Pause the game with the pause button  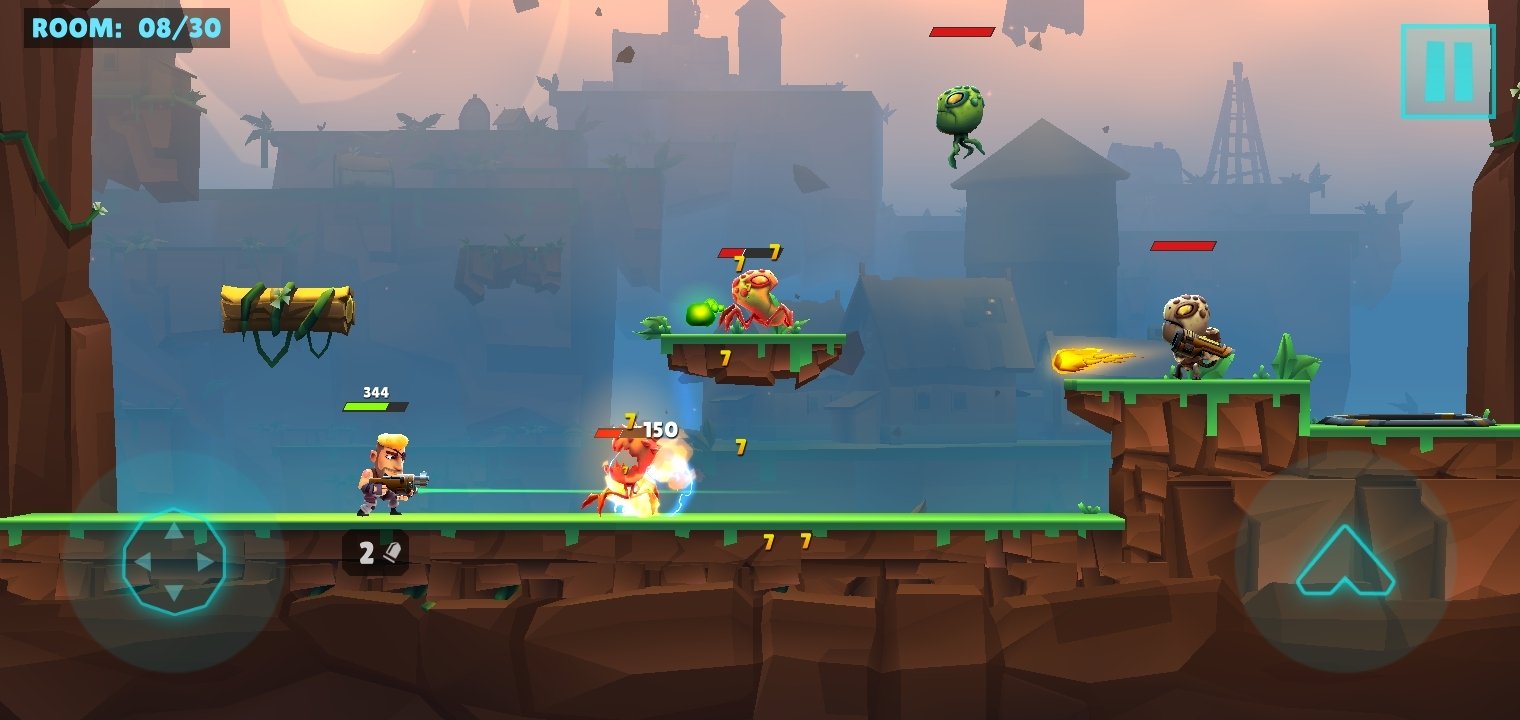(1448, 70)
